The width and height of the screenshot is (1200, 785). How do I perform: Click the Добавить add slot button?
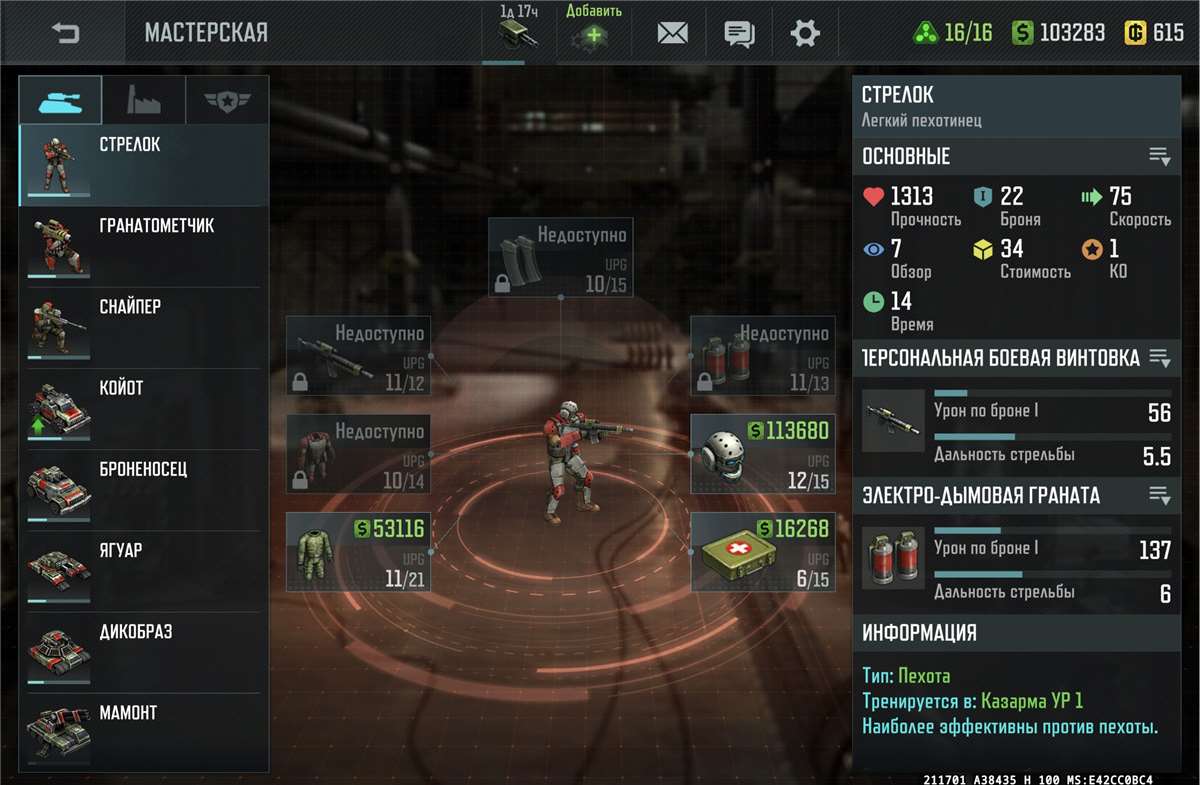tap(593, 30)
